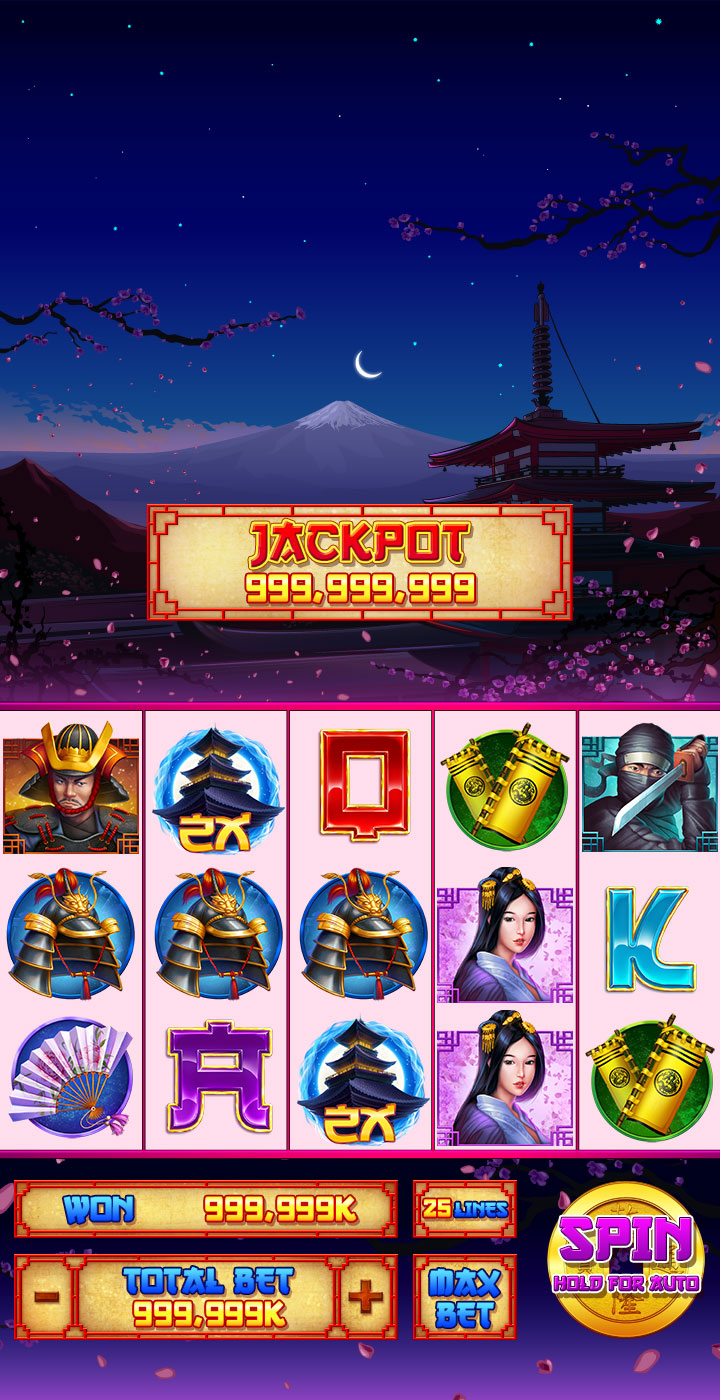The height and width of the screenshot is (1400, 720).
Task: Decrease total bet with minus button
Action: (x=46, y=1297)
